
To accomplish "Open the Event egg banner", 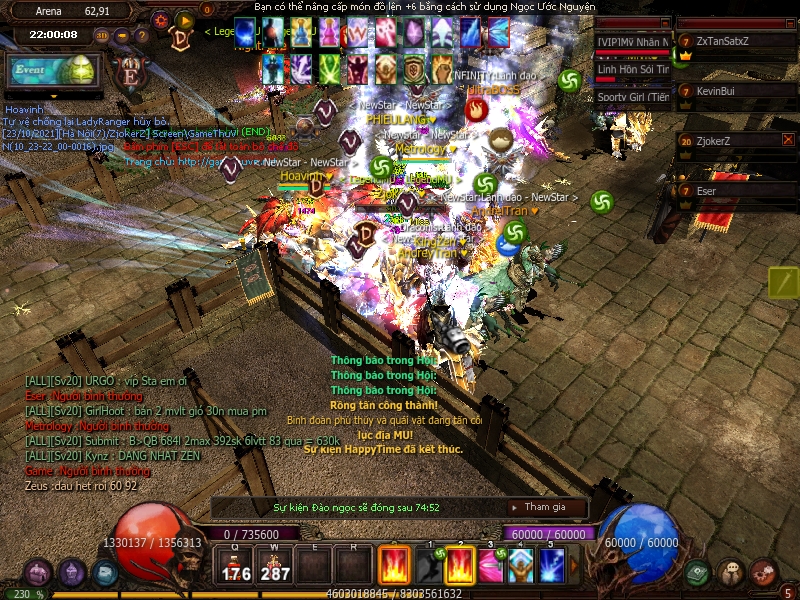I will (x=53, y=71).
